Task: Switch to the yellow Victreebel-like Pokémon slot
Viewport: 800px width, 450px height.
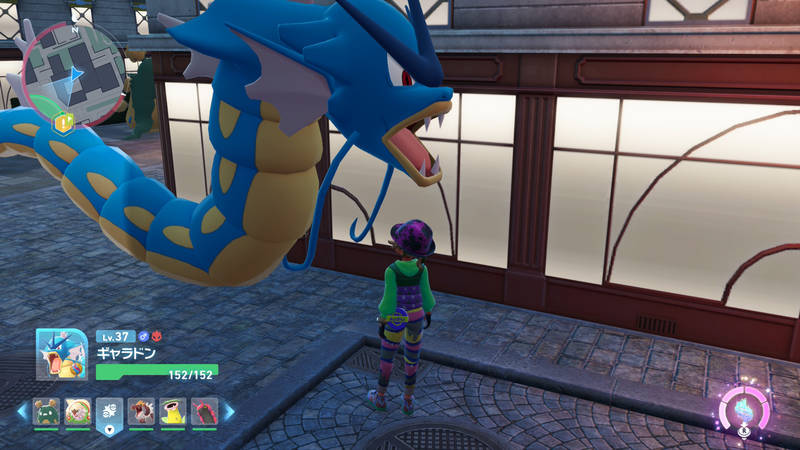Action: pos(173,412)
